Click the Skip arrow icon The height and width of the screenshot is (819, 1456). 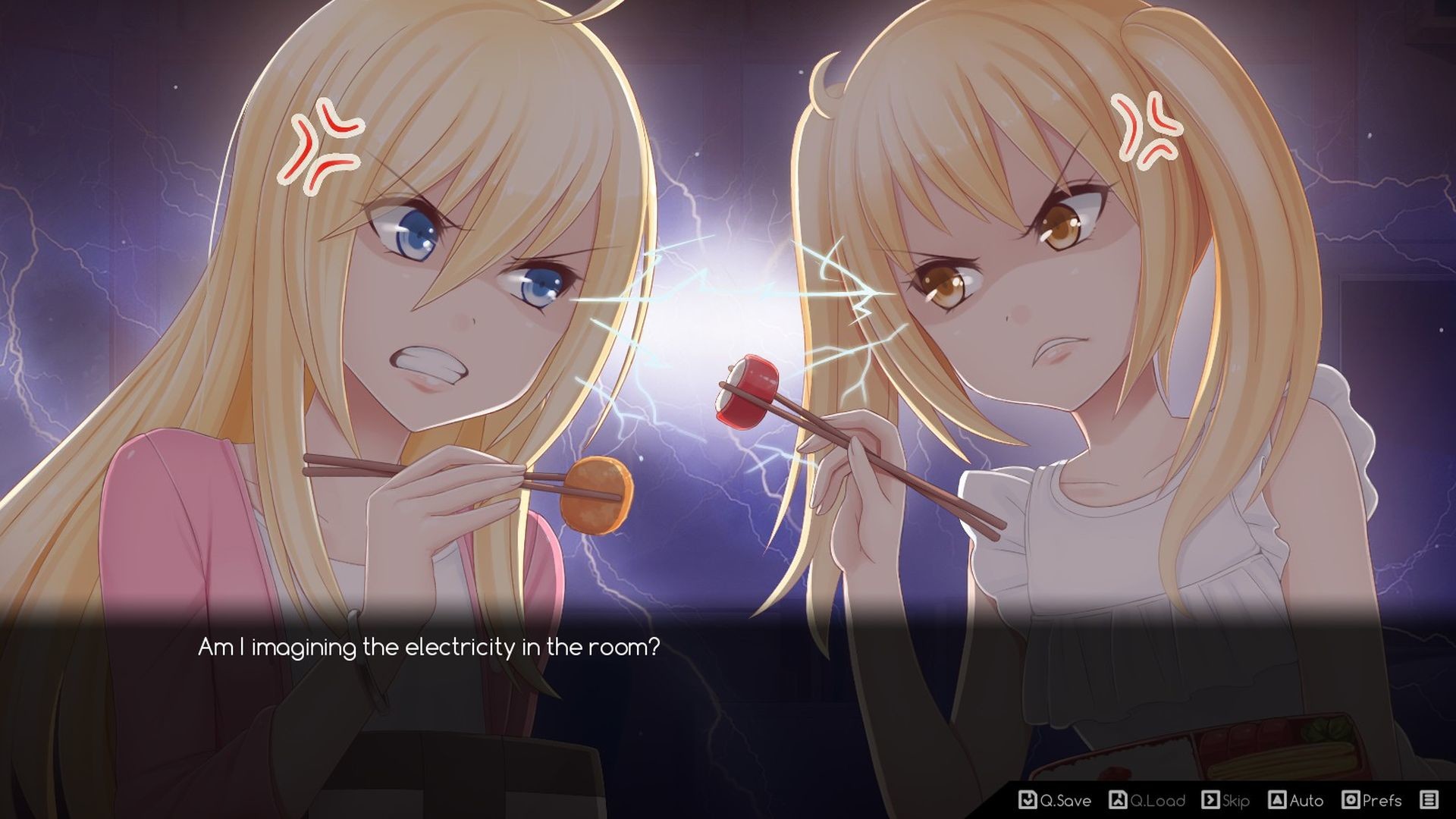click(1210, 801)
